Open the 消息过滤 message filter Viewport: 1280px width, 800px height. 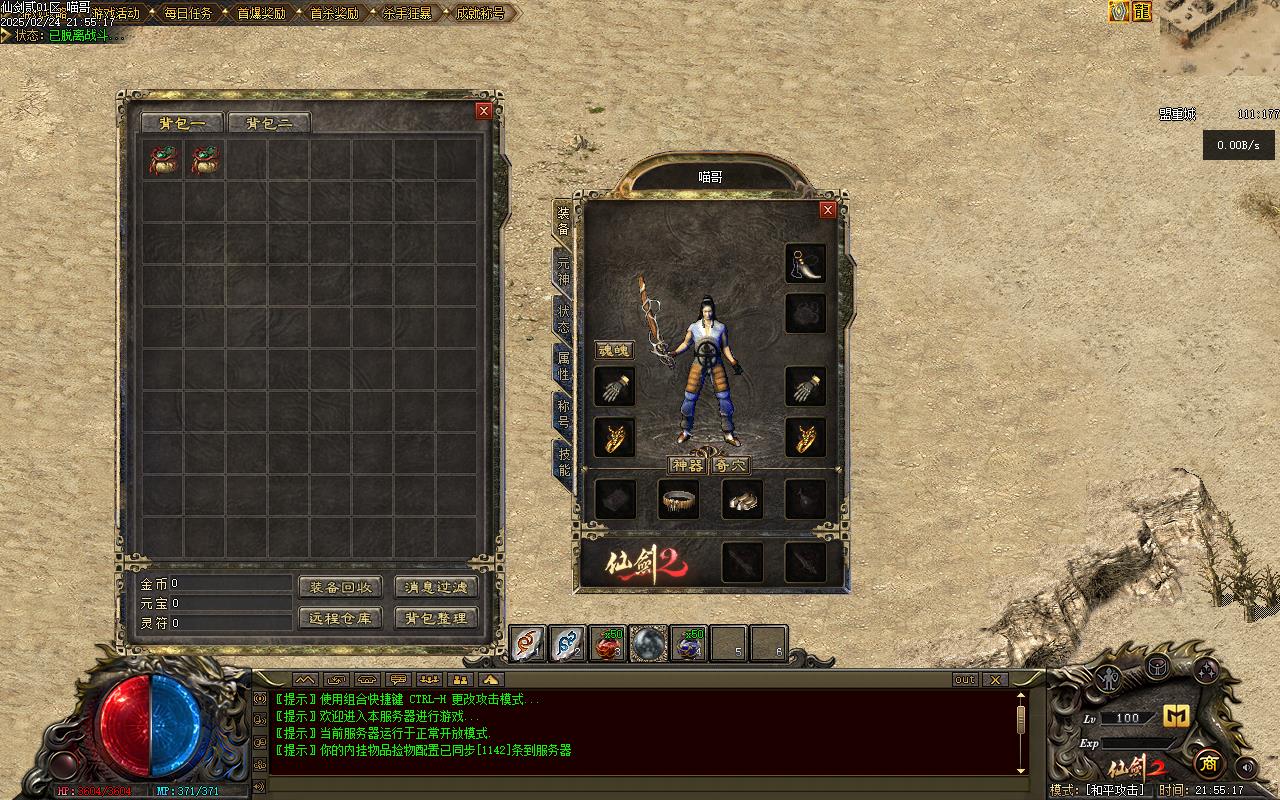436,588
